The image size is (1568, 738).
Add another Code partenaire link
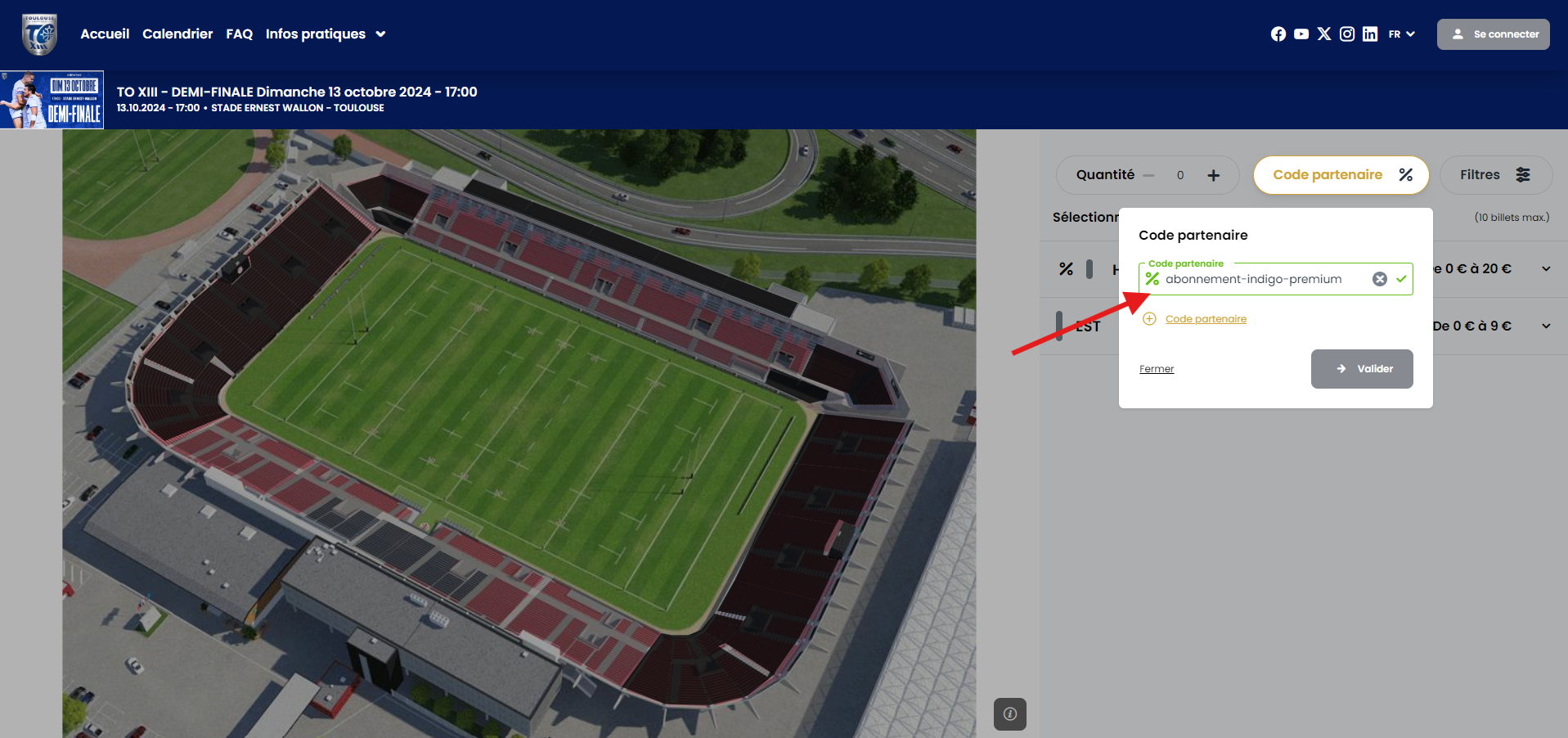click(x=1205, y=319)
